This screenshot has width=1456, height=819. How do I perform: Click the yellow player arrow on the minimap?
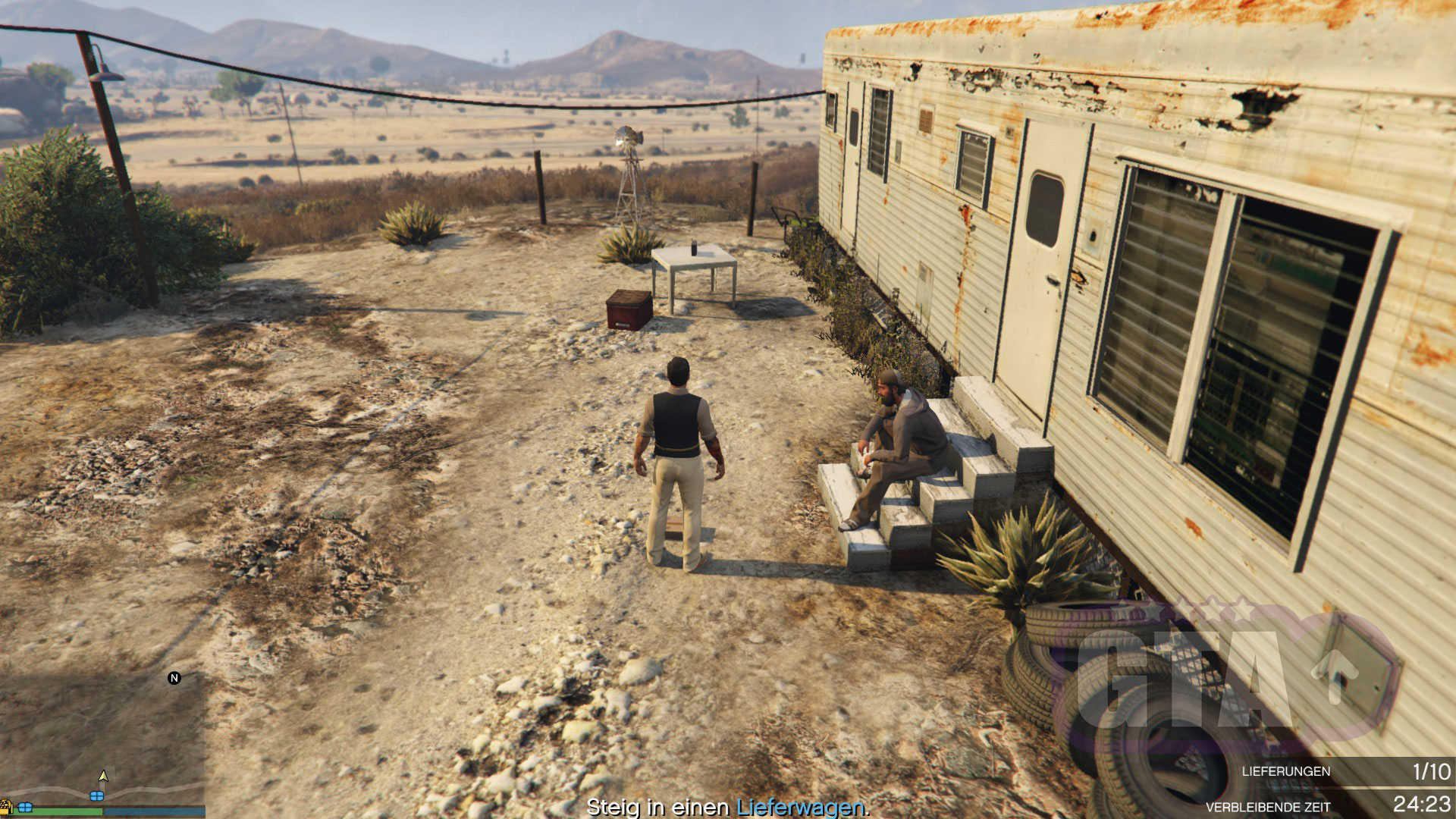pos(104,777)
